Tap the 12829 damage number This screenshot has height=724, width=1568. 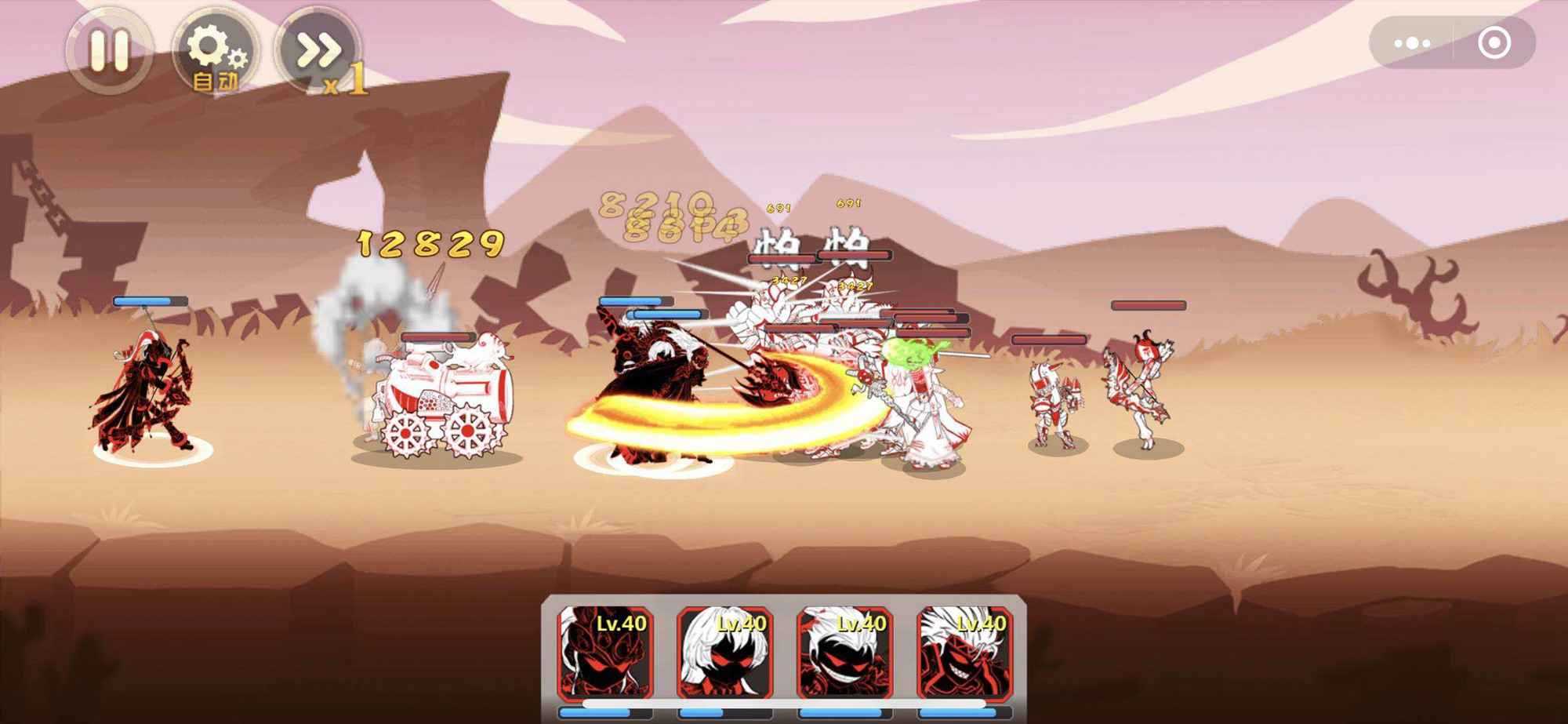(x=430, y=243)
